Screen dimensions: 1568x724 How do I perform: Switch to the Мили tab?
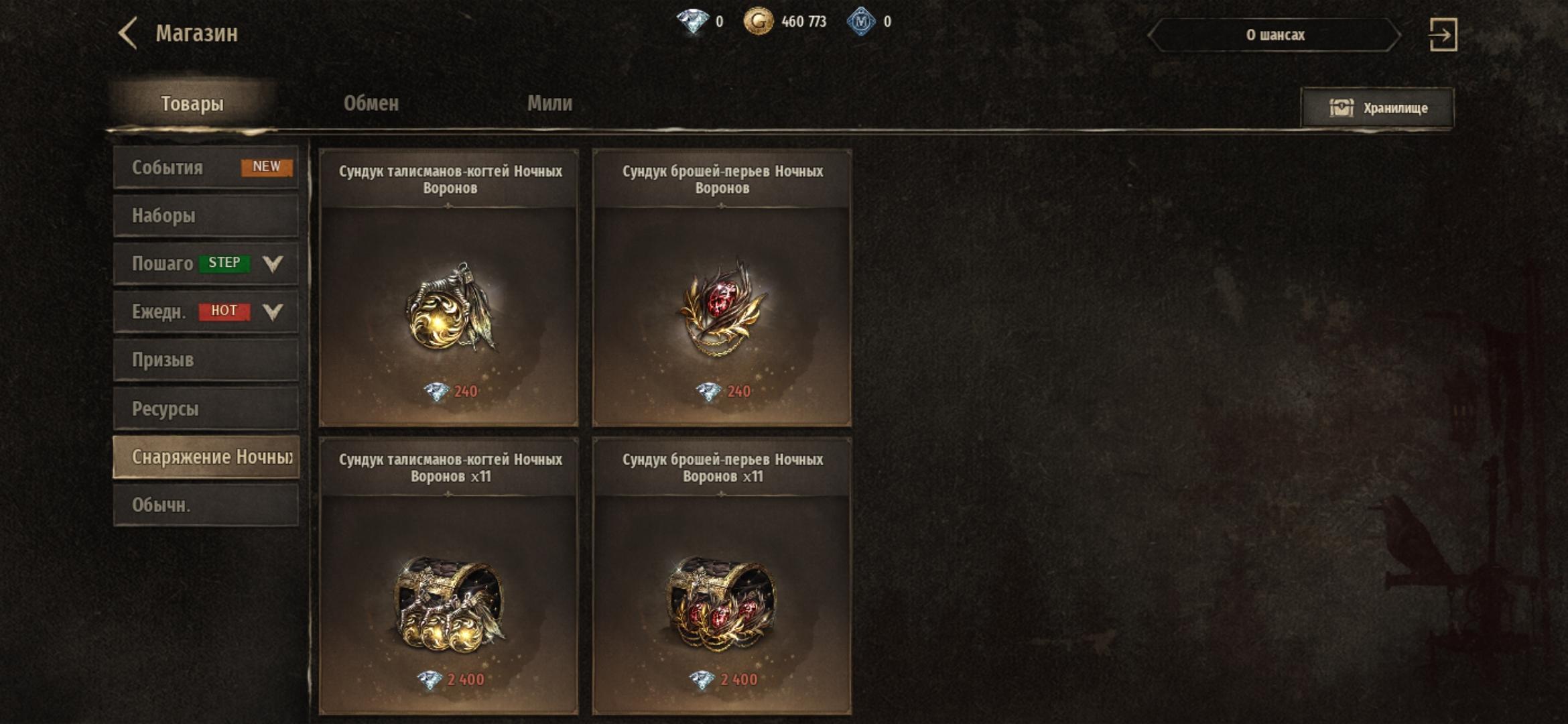coord(549,103)
